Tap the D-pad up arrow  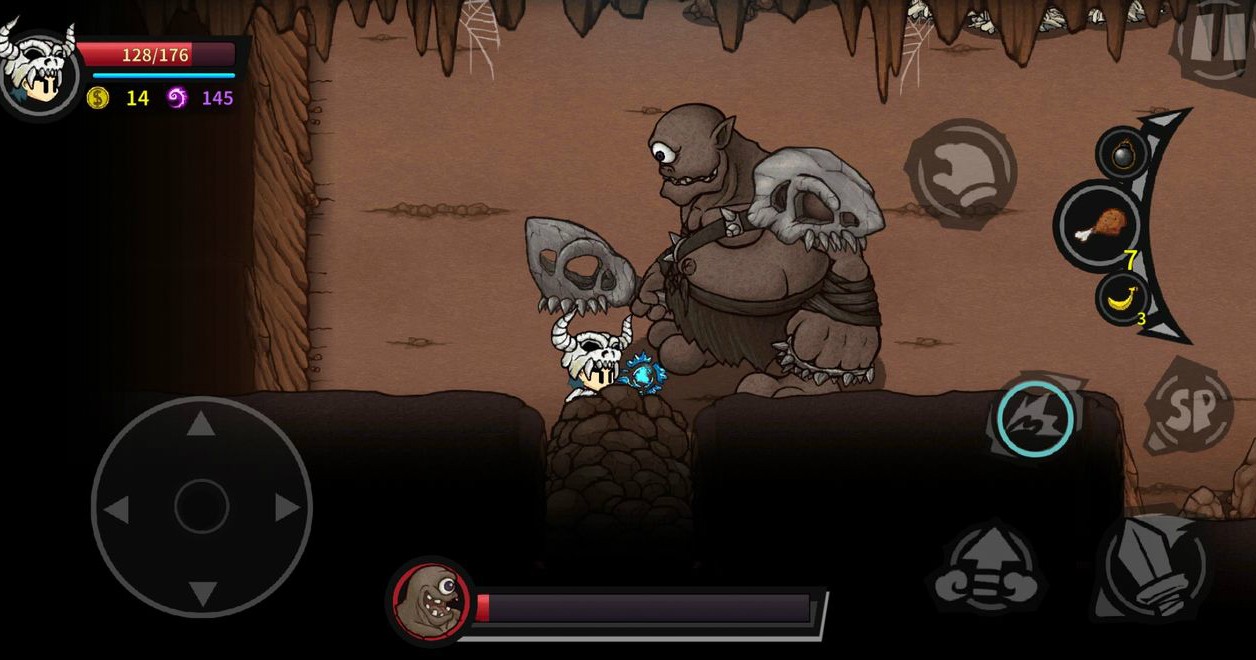(201, 424)
